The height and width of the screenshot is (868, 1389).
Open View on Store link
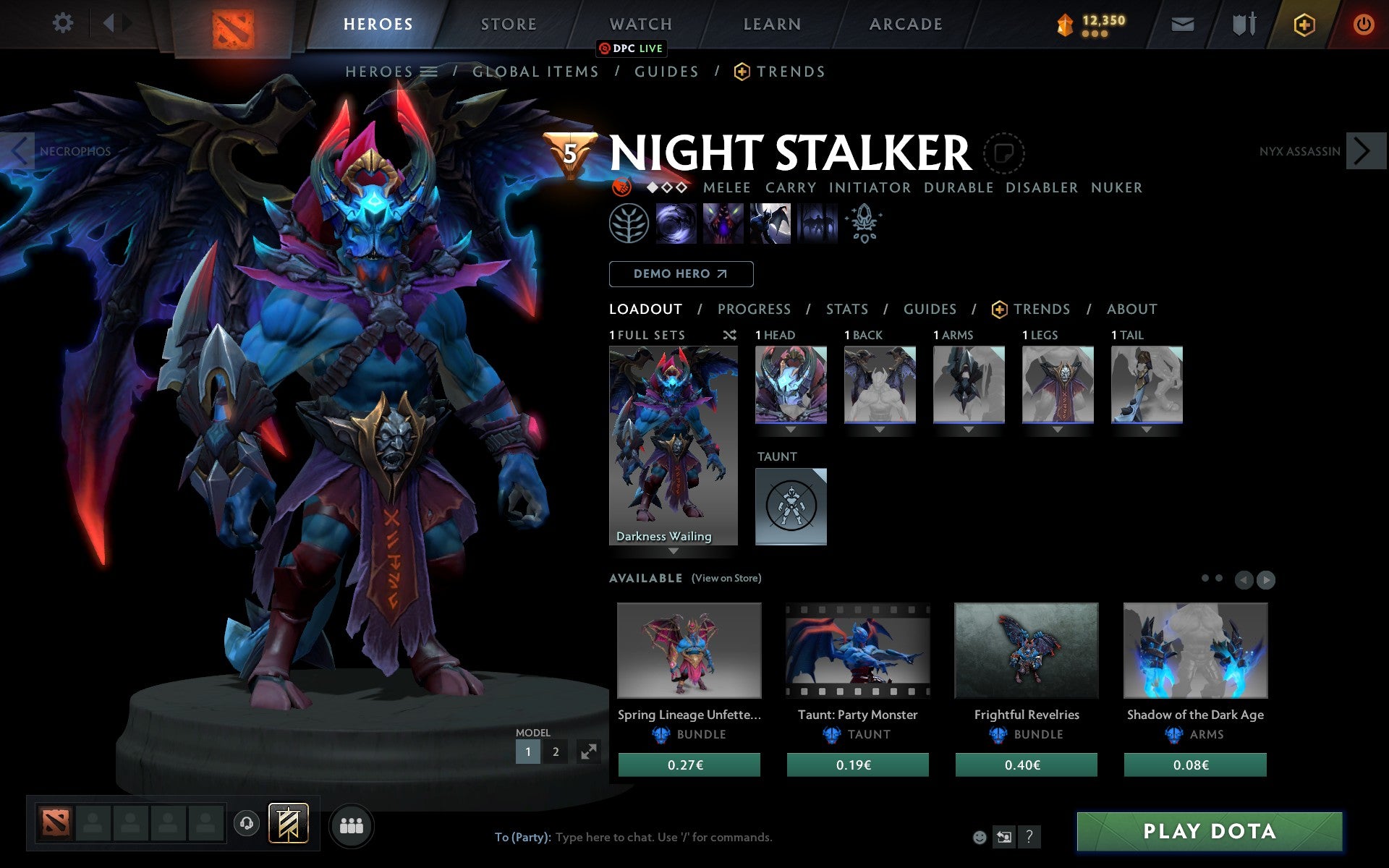point(726,578)
